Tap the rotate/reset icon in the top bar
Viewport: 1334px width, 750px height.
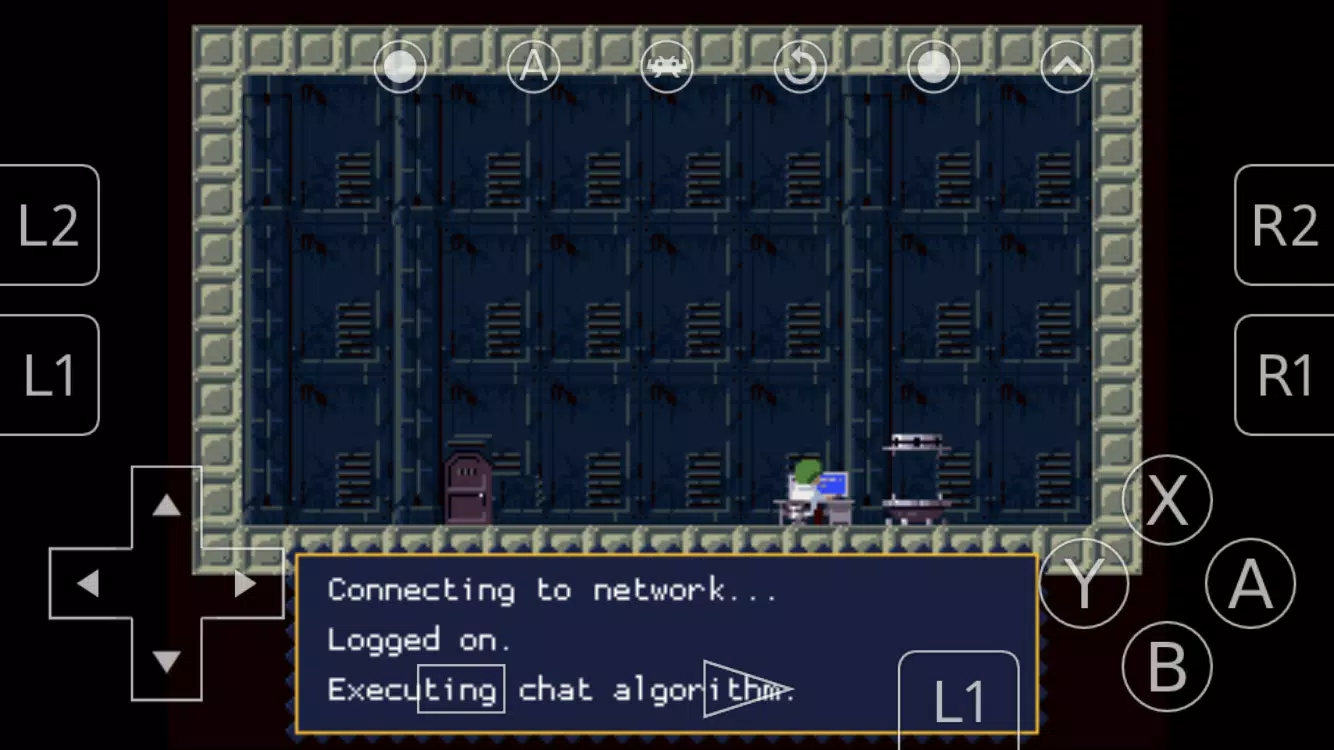(x=800, y=66)
